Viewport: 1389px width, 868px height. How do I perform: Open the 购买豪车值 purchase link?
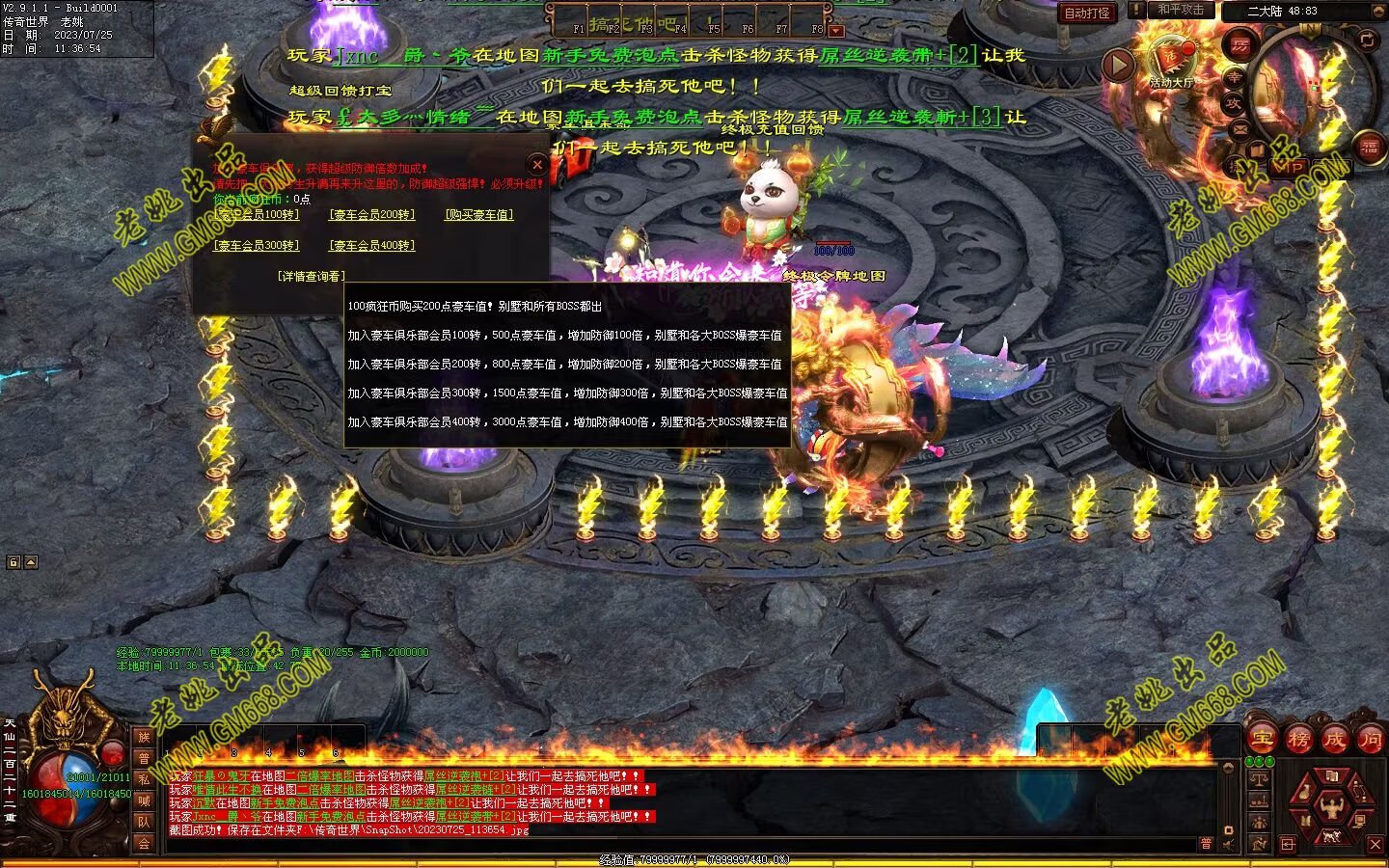click(479, 214)
